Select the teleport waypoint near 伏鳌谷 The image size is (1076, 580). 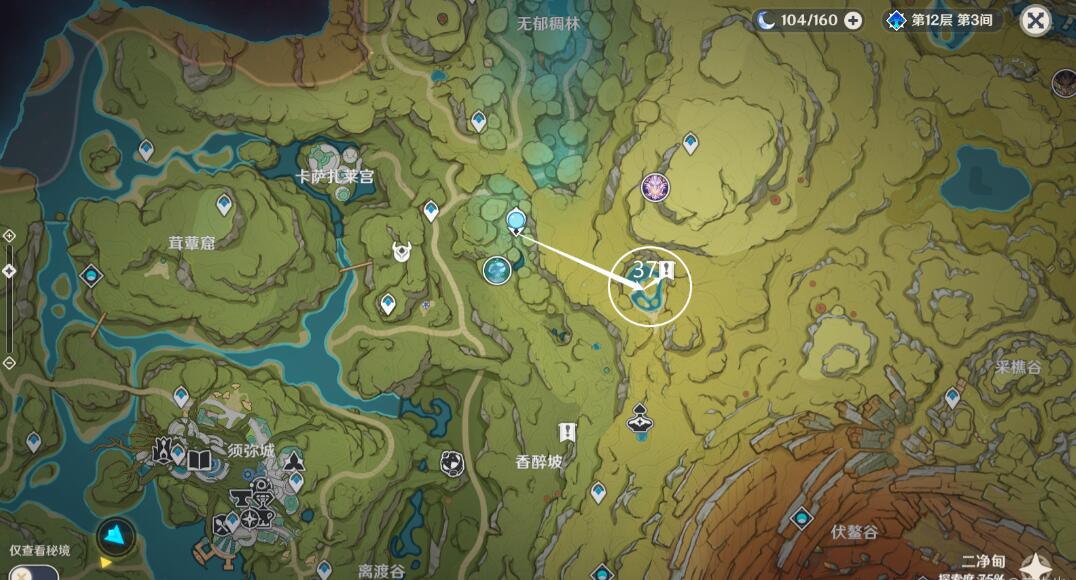point(801,518)
